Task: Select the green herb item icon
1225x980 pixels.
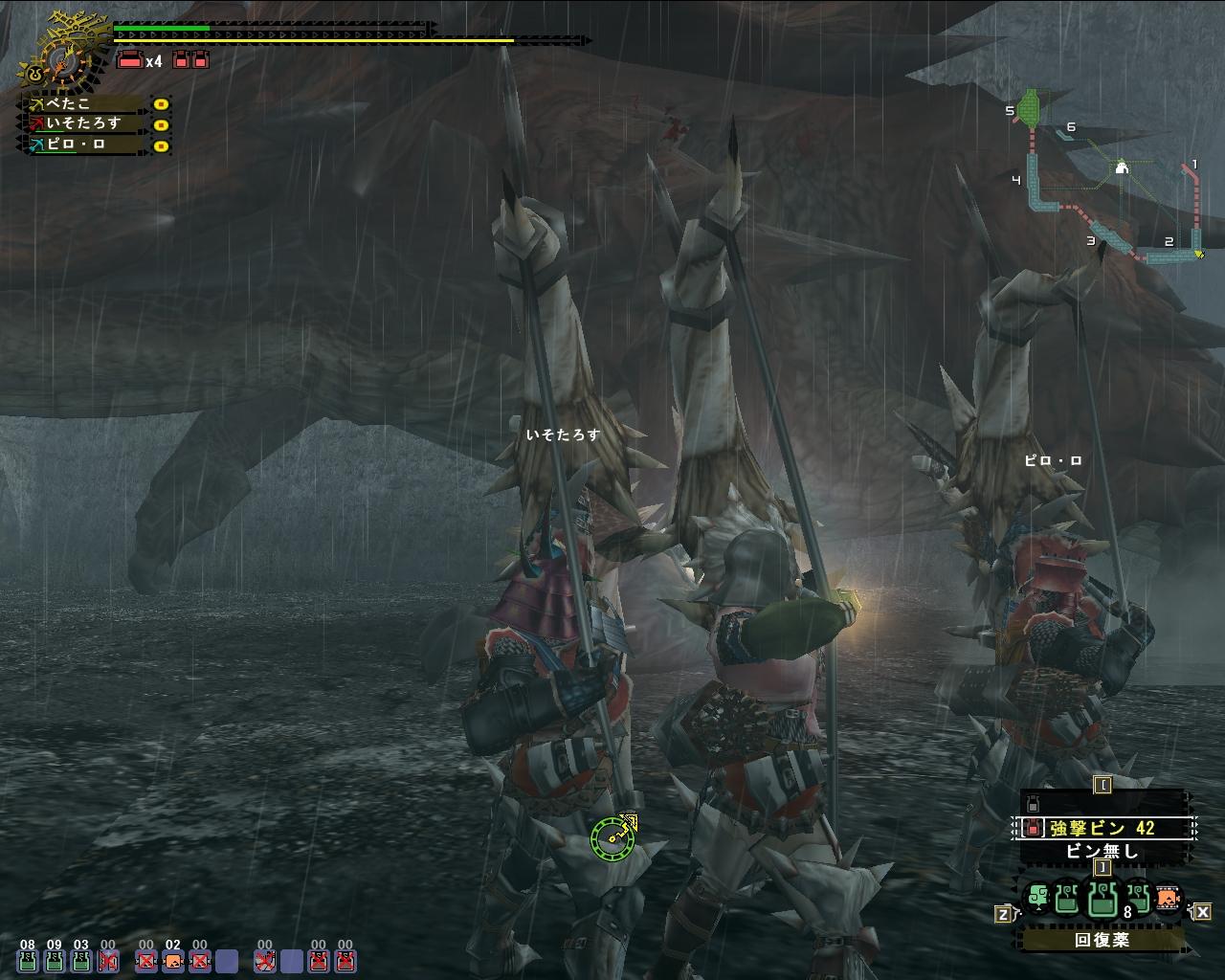Action: click(x=1037, y=899)
